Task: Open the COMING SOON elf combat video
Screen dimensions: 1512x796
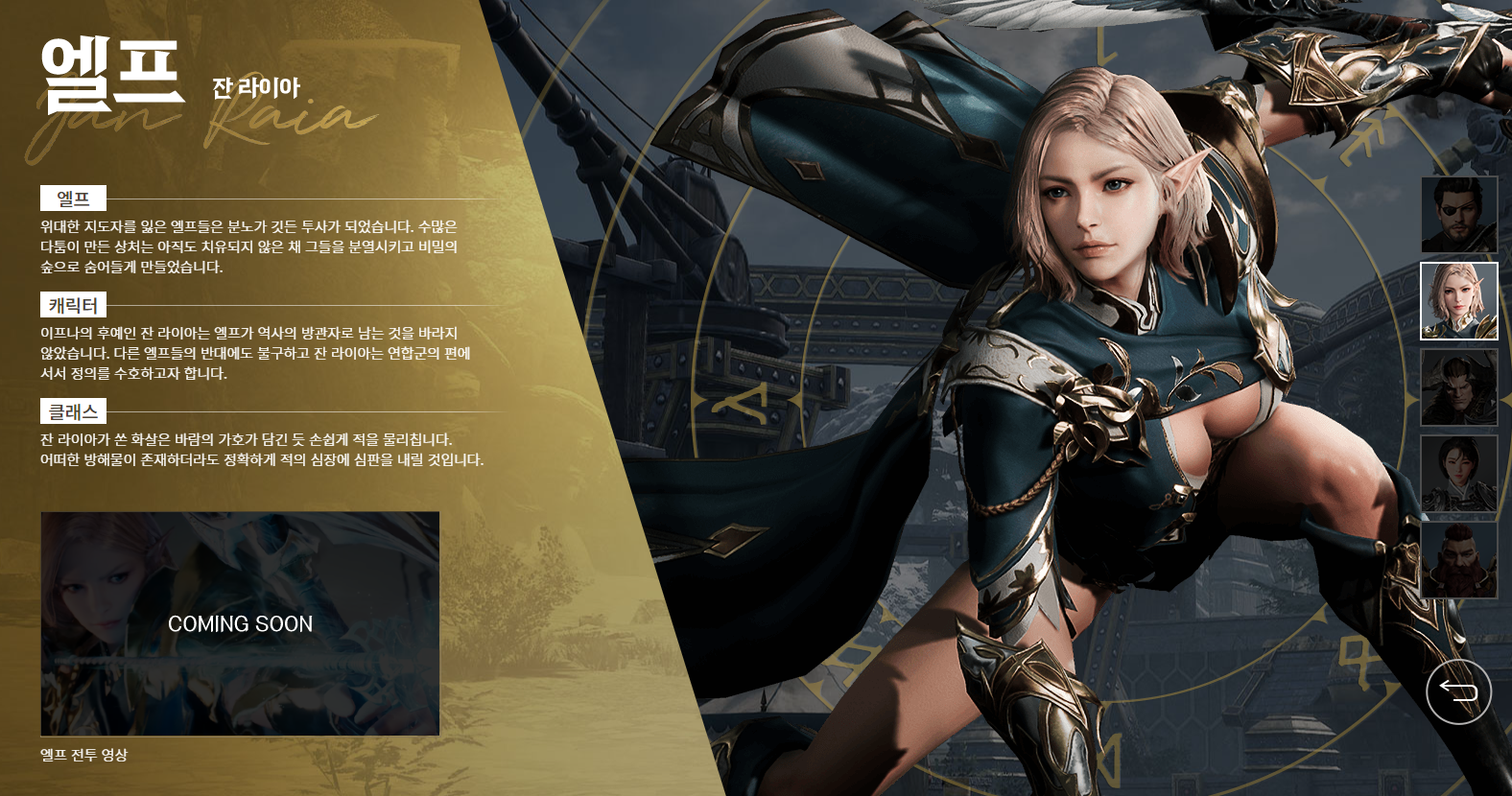Action: click(x=240, y=623)
